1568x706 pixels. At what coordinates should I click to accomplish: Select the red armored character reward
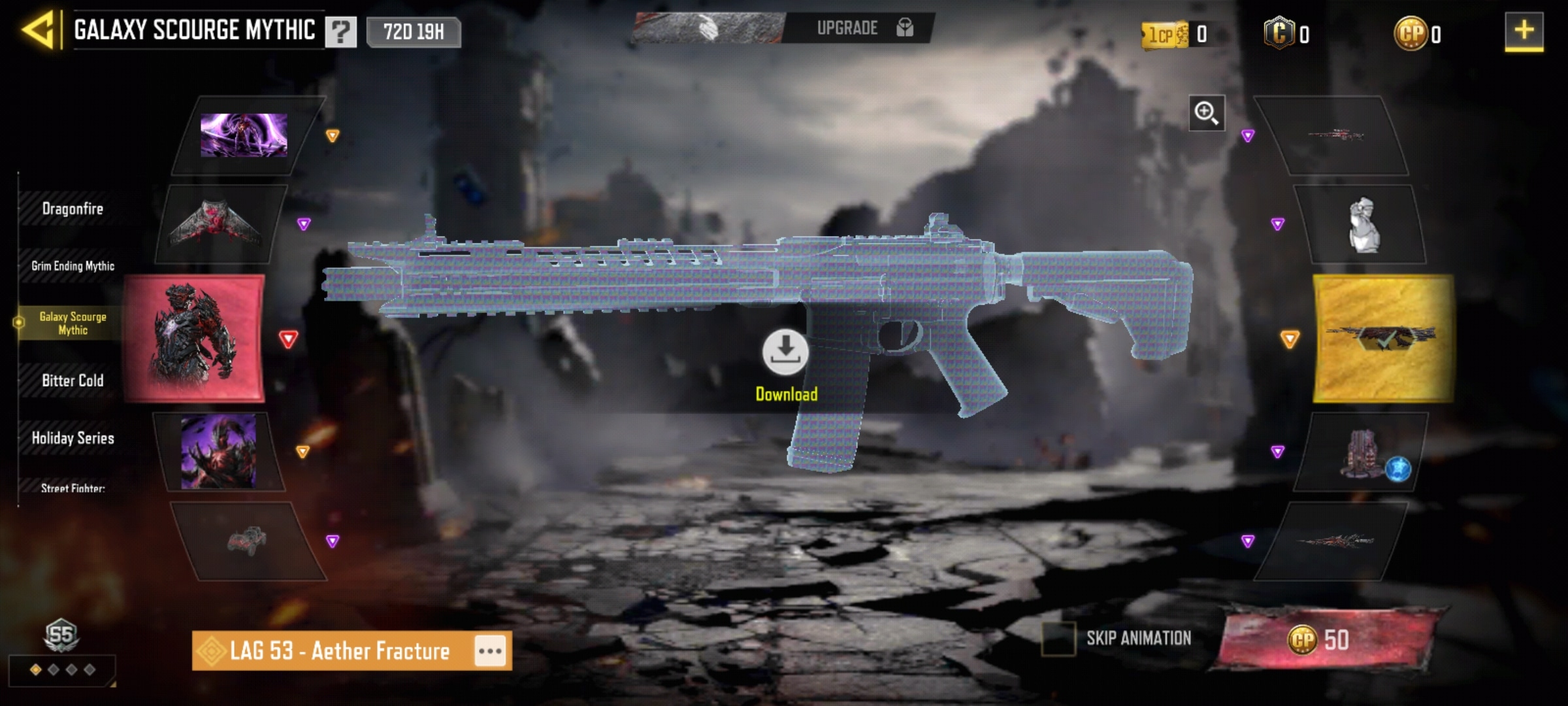[194, 338]
